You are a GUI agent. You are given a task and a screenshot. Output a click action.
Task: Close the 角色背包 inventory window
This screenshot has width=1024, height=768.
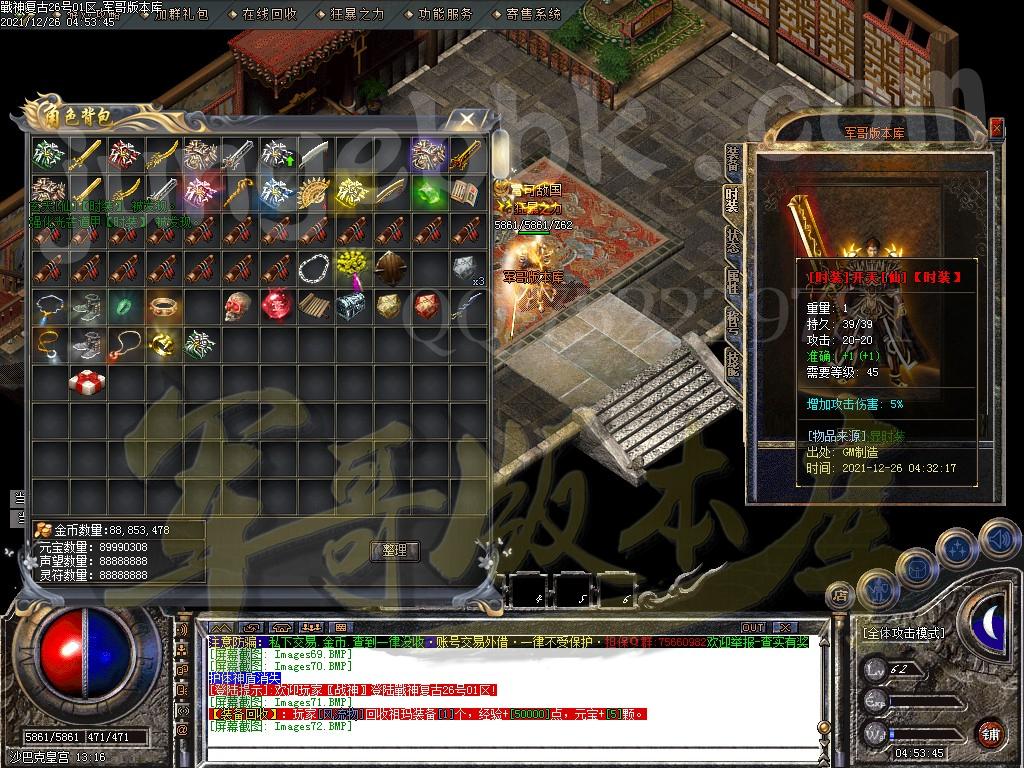(467, 120)
